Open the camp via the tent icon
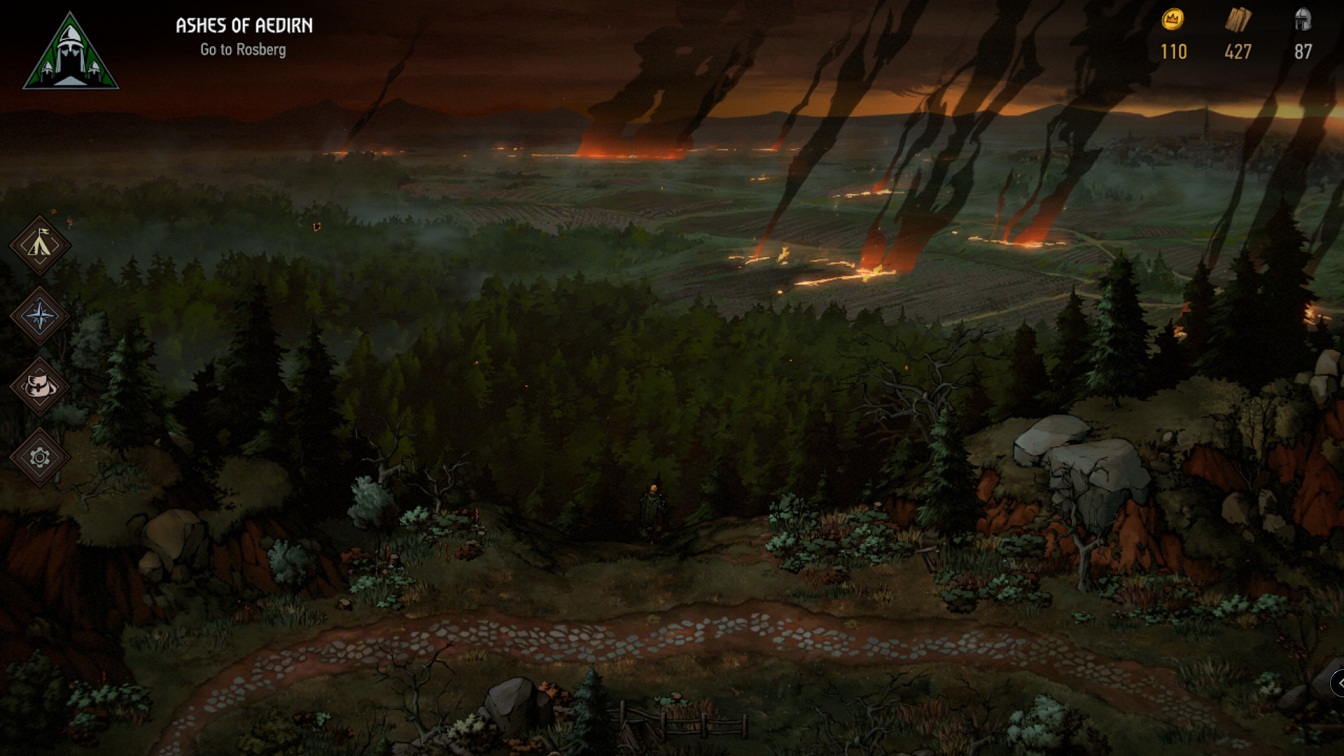 pos(40,246)
